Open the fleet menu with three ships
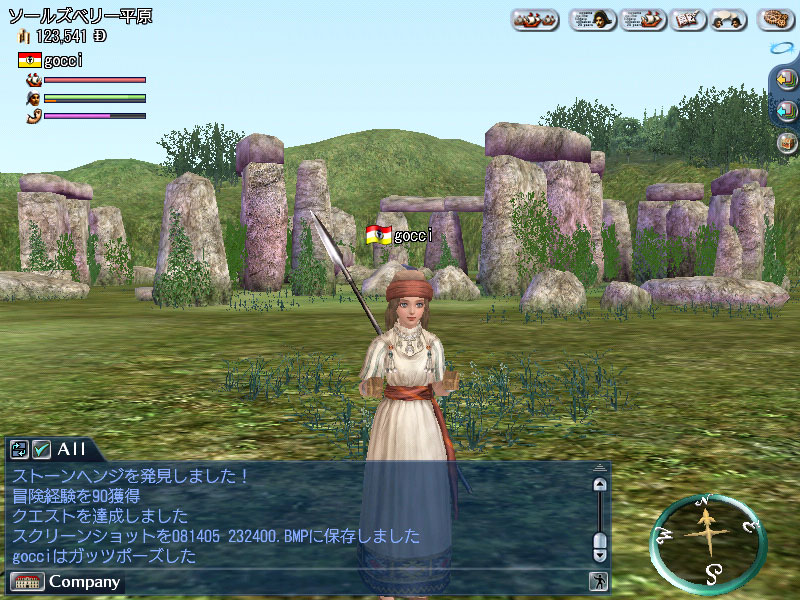The height and width of the screenshot is (600, 800). click(x=535, y=19)
